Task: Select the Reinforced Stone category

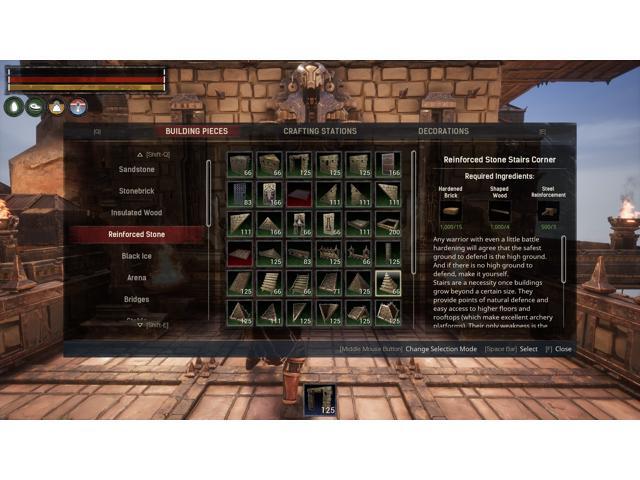Action: click(x=138, y=234)
